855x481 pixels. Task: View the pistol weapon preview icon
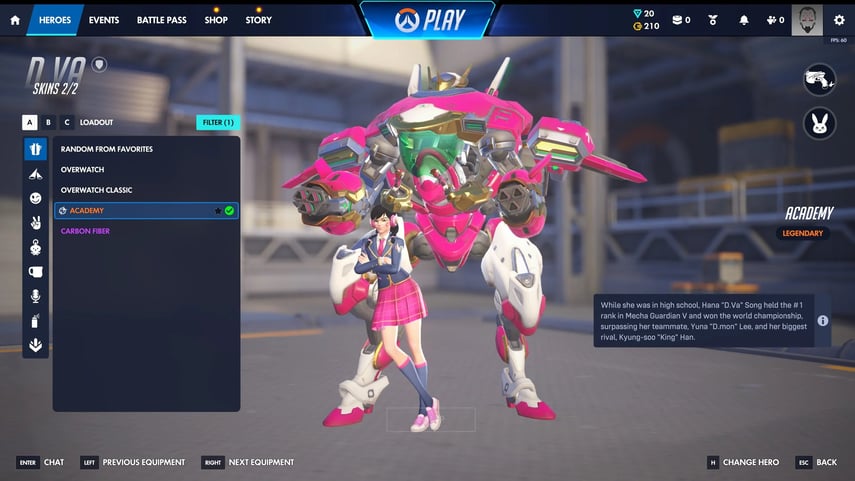point(820,80)
